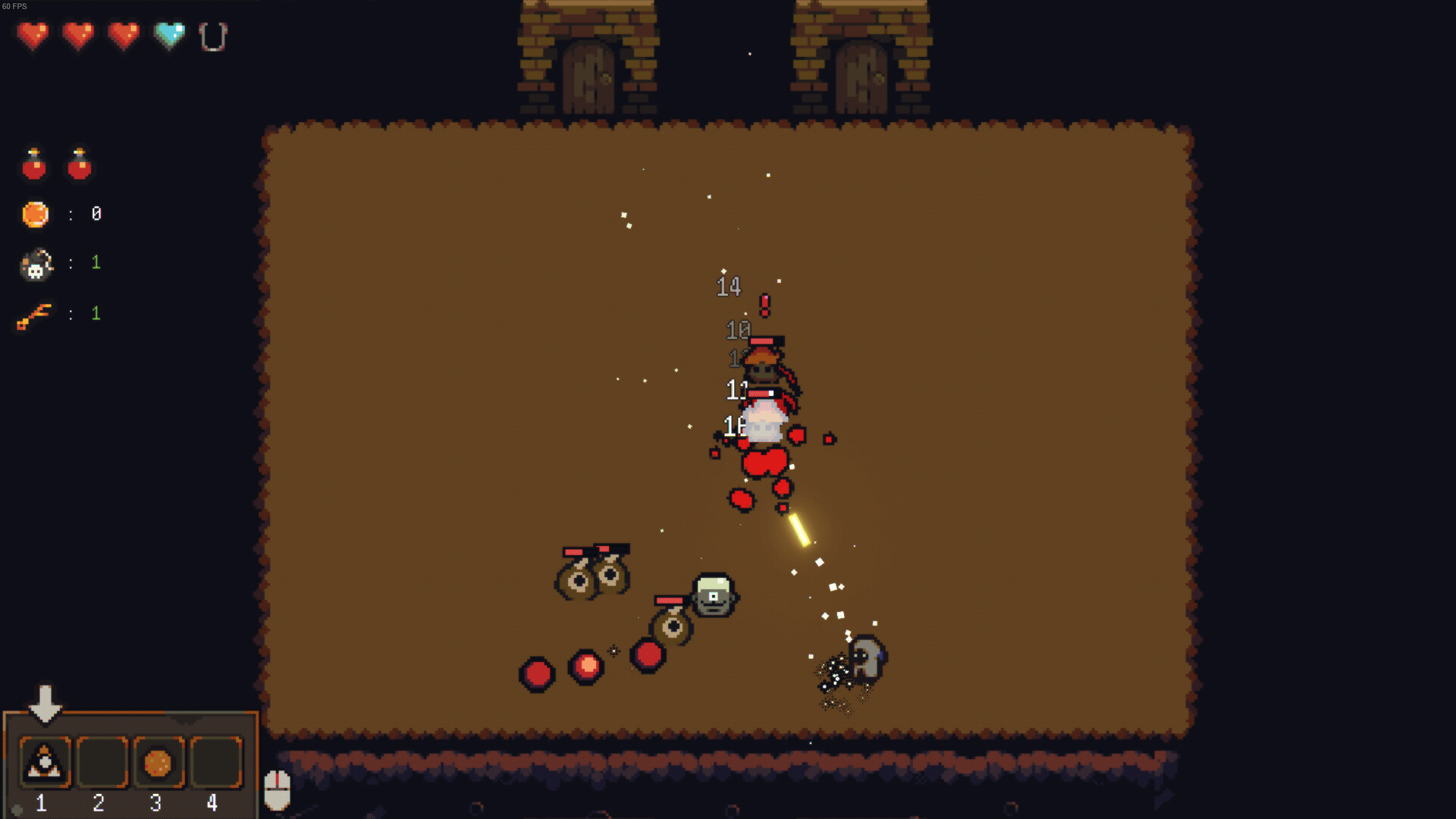
Task: Click the gold coin counter icon
Action: [x=35, y=213]
